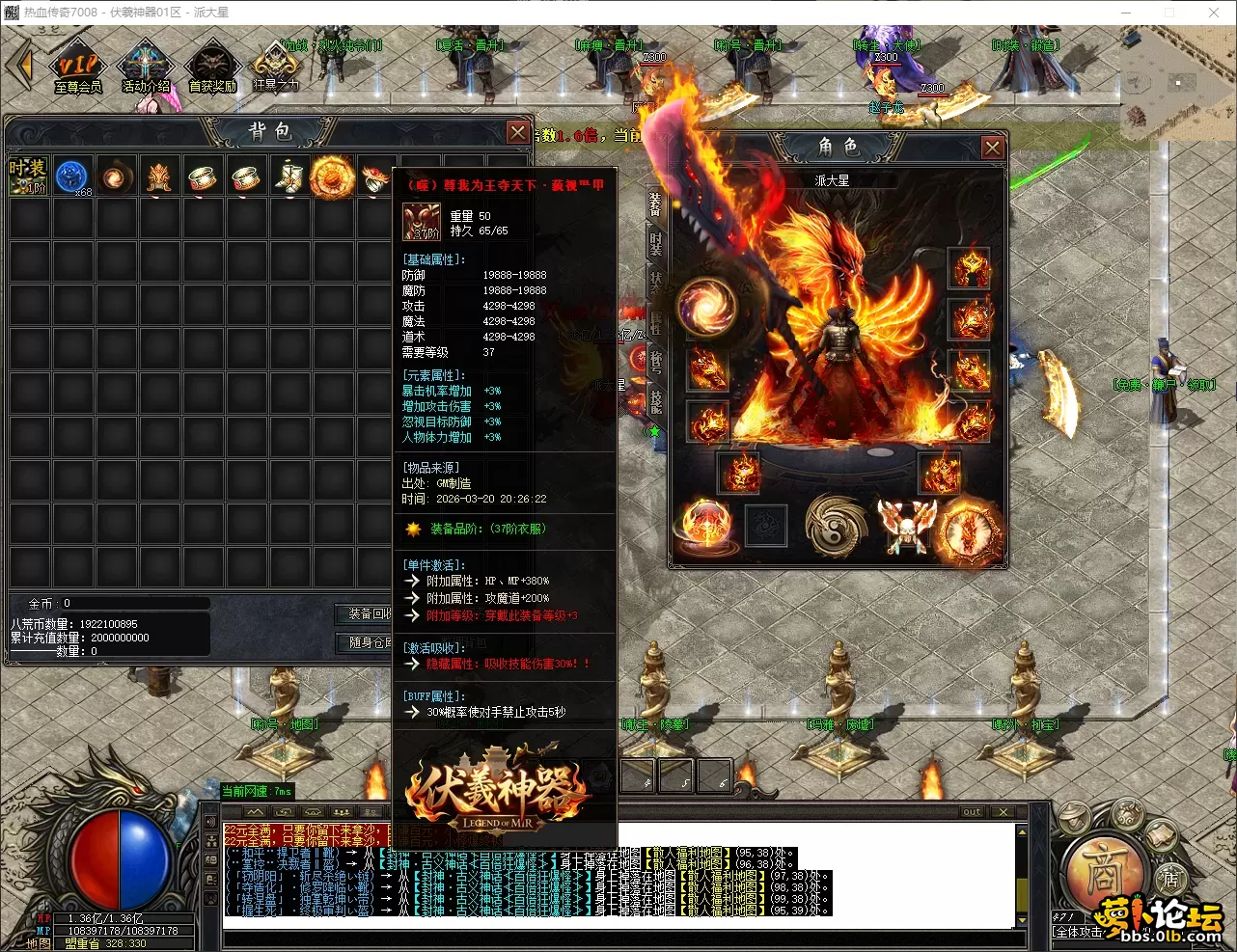
Task: Close the 背包 backpack window
Action: click(518, 132)
